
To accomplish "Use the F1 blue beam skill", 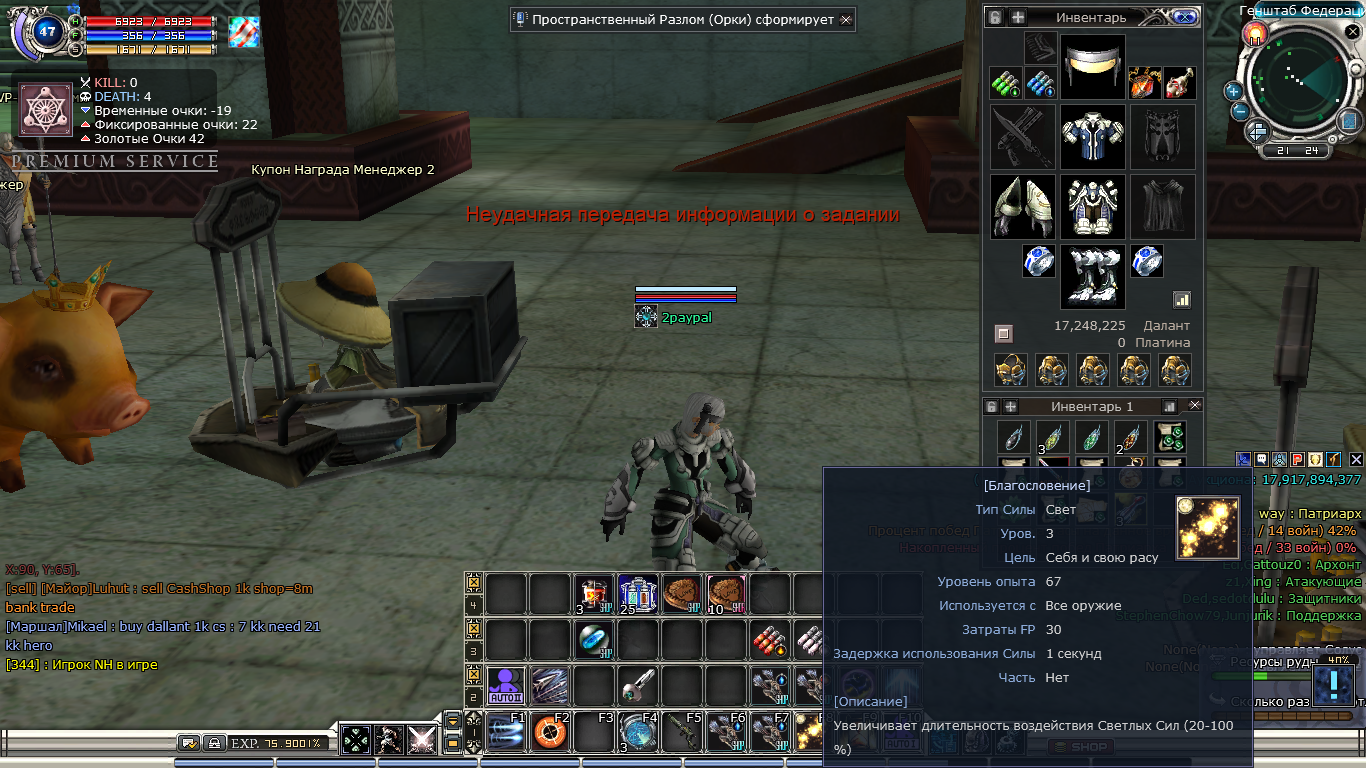I will coord(506,733).
